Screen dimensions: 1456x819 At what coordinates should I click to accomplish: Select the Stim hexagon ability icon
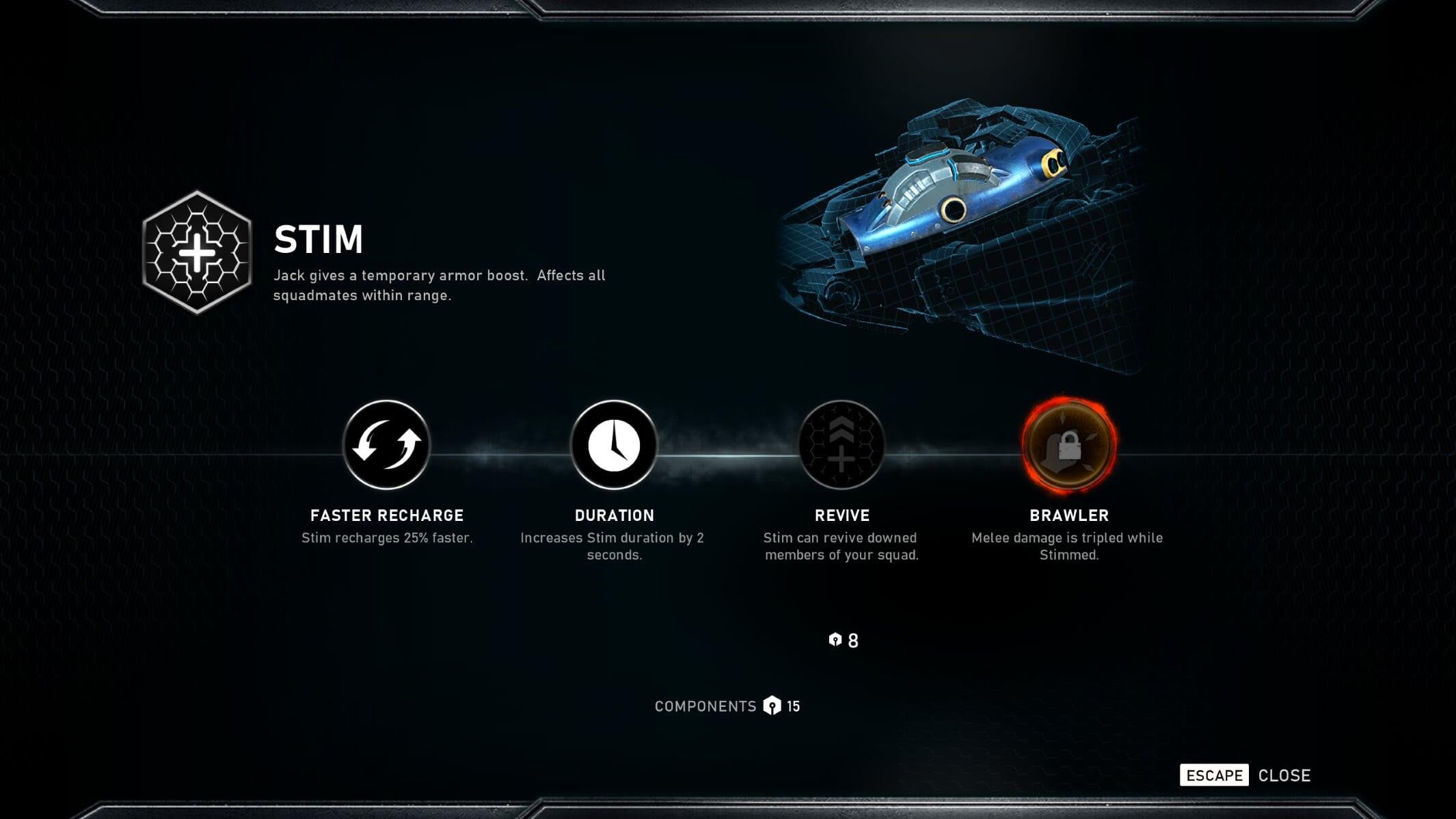(x=197, y=252)
